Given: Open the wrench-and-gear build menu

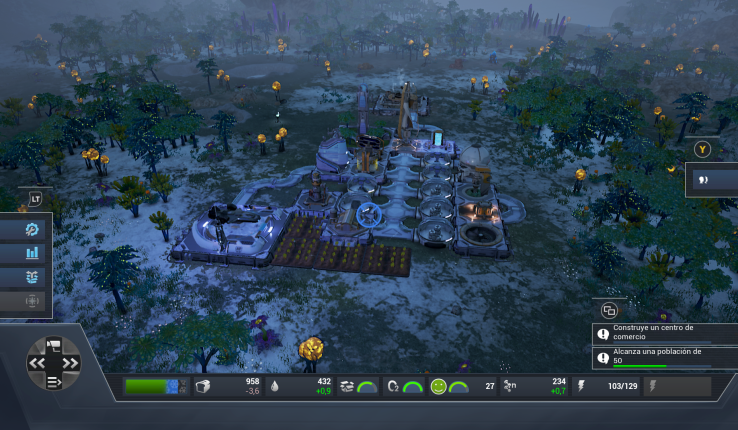Looking at the screenshot, I should pyautogui.click(x=33, y=229).
